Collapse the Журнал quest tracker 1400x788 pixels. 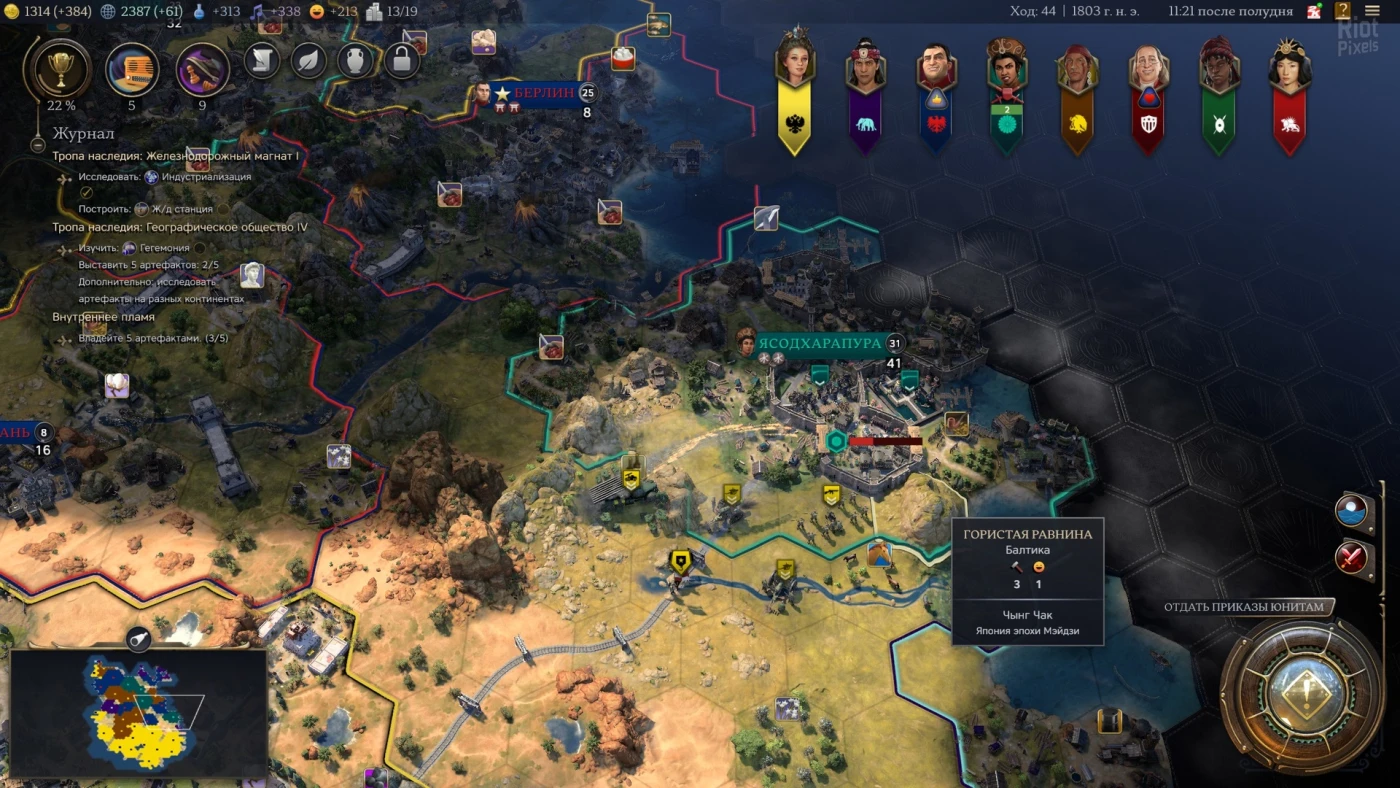click(38, 145)
